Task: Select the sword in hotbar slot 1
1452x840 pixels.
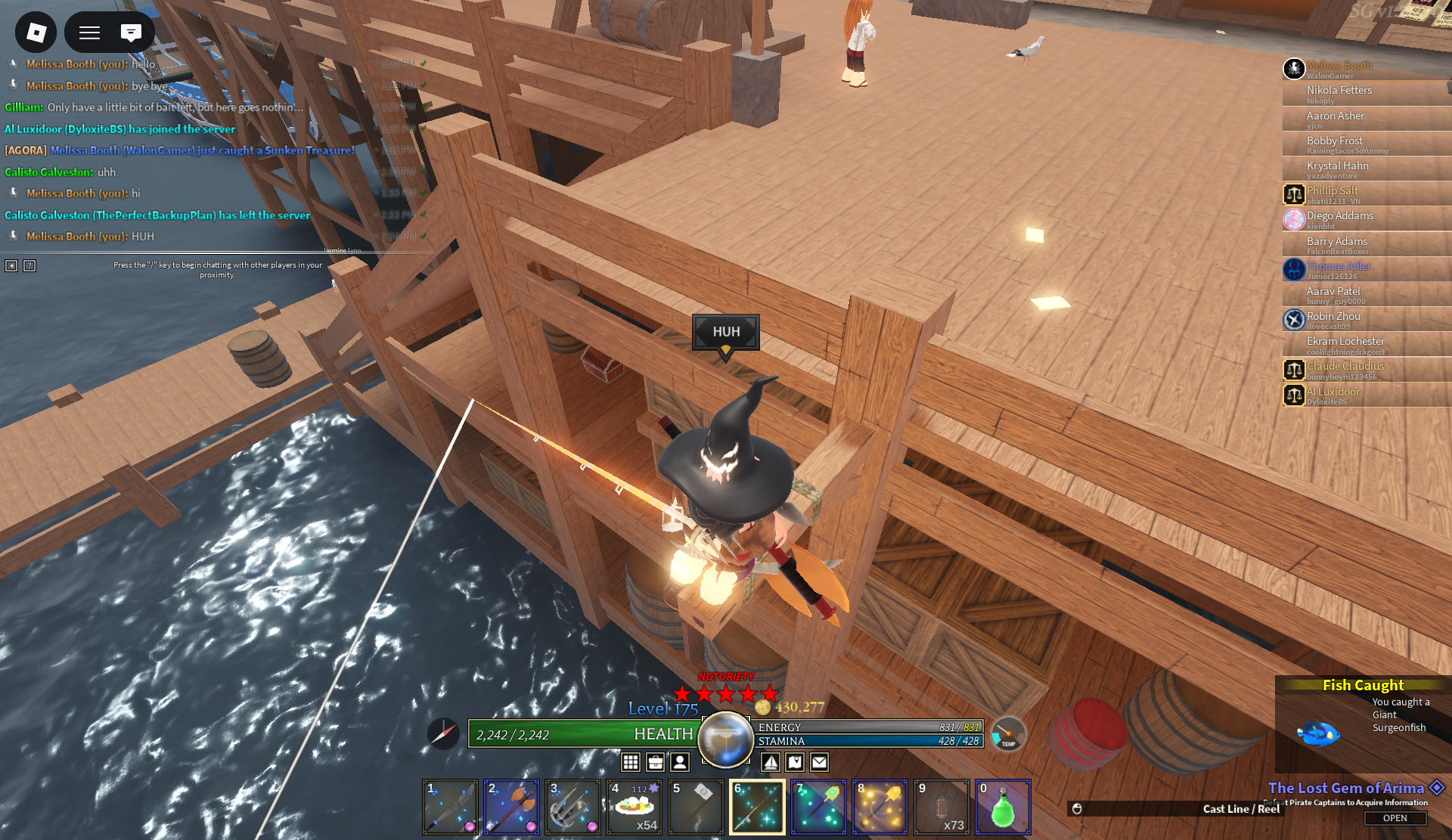Action: (450, 807)
